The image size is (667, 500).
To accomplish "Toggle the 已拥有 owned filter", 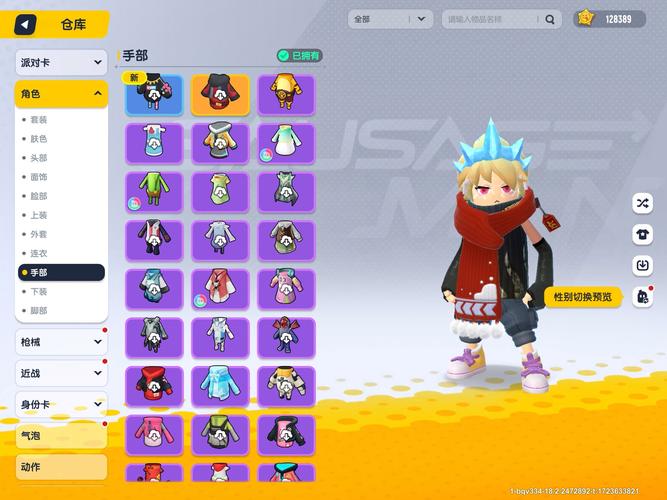I will point(299,56).
